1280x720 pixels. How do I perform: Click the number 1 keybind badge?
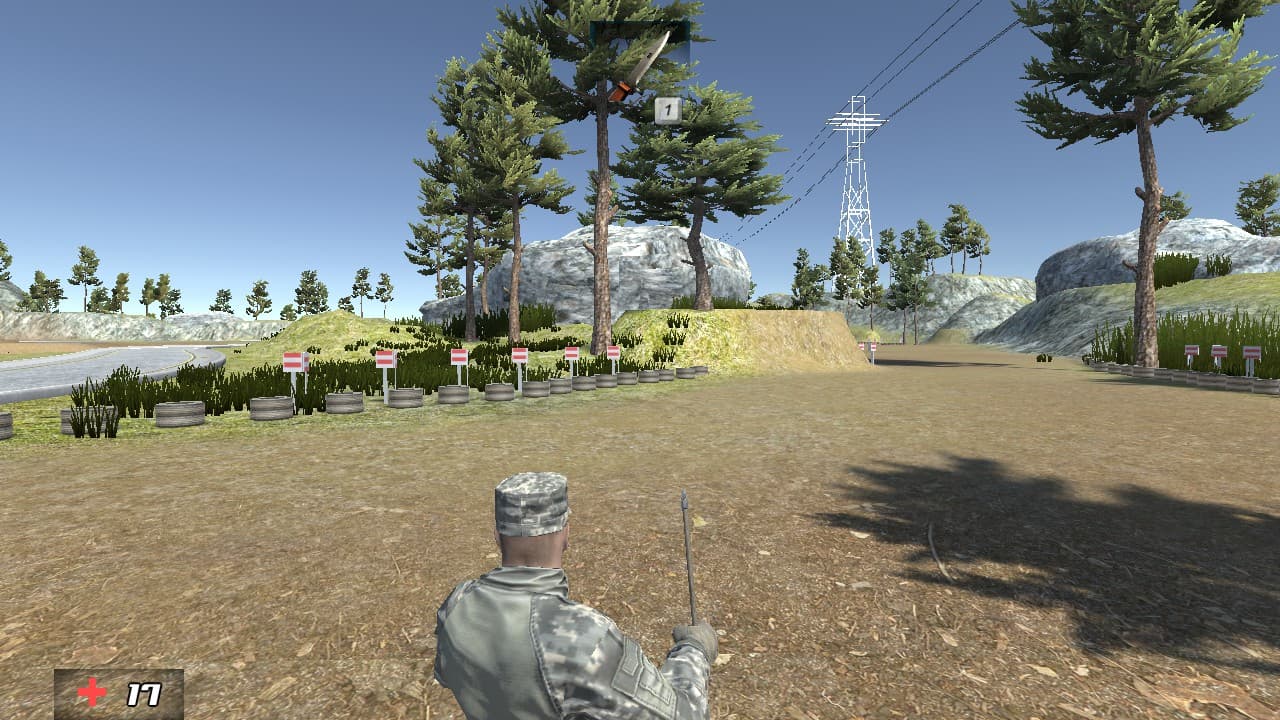click(668, 112)
